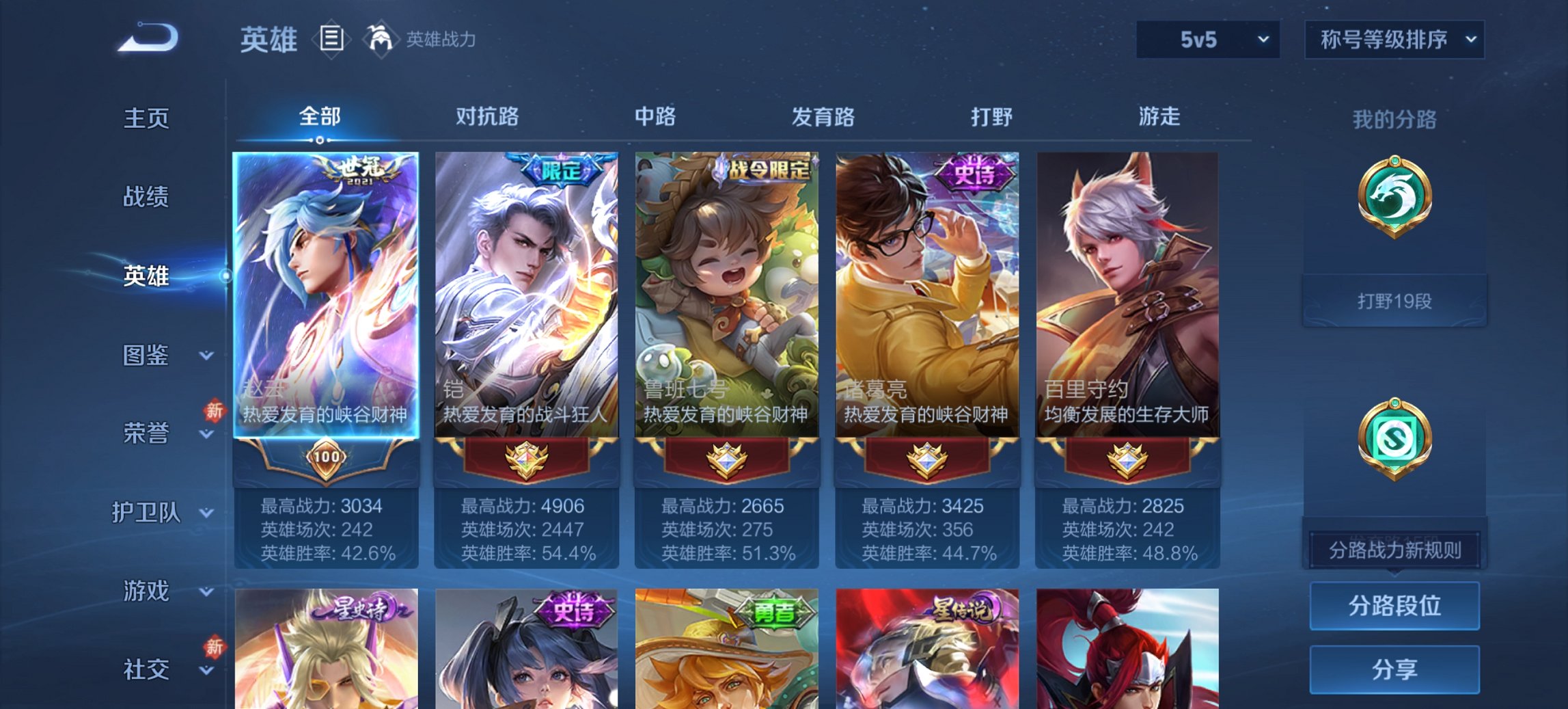Open the 分路战力新规则 link
The width and height of the screenshot is (1568, 709).
(x=1394, y=549)
